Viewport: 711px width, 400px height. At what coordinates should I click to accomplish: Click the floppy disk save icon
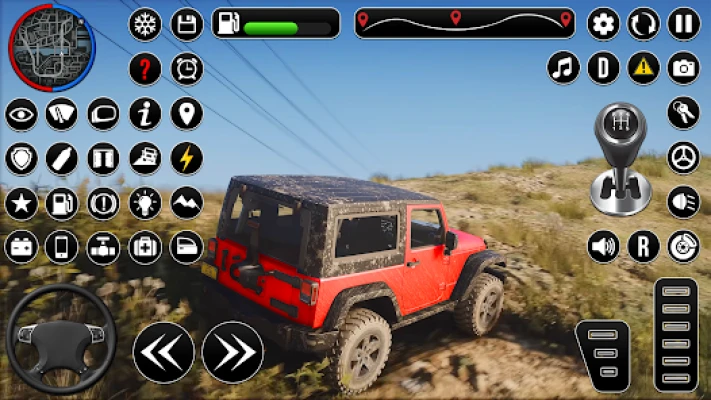[187, 24]
